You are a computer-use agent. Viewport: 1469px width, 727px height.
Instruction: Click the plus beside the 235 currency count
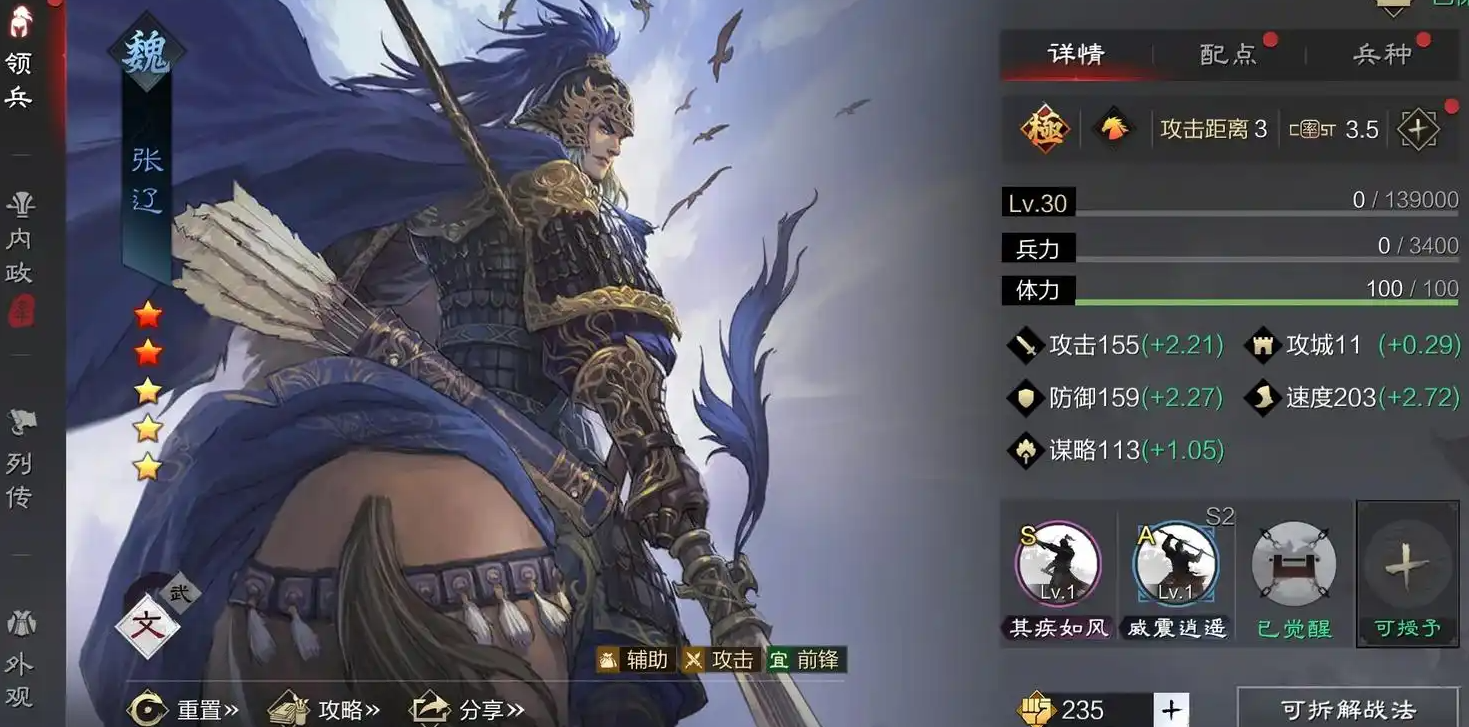point(1171,711)
